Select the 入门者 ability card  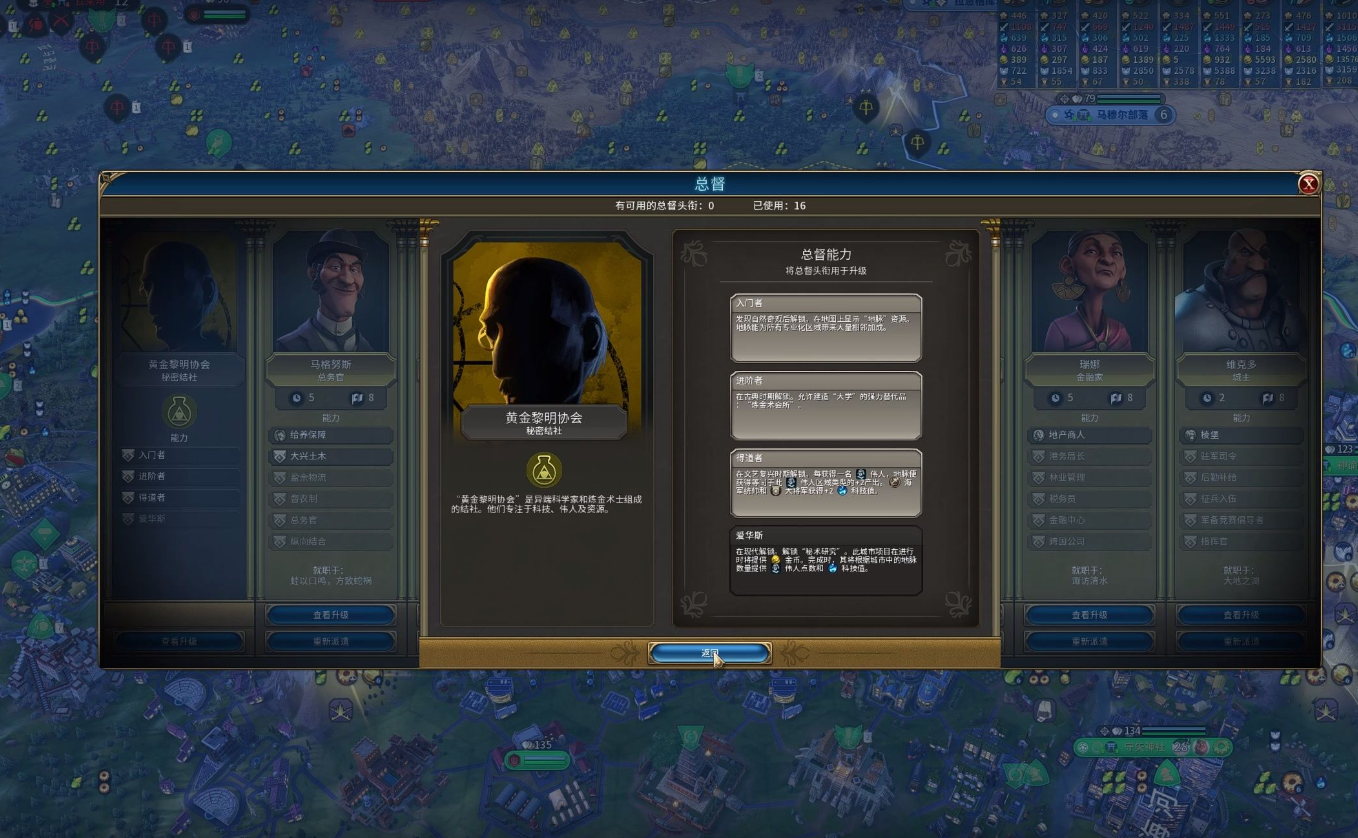pos(825,327)
